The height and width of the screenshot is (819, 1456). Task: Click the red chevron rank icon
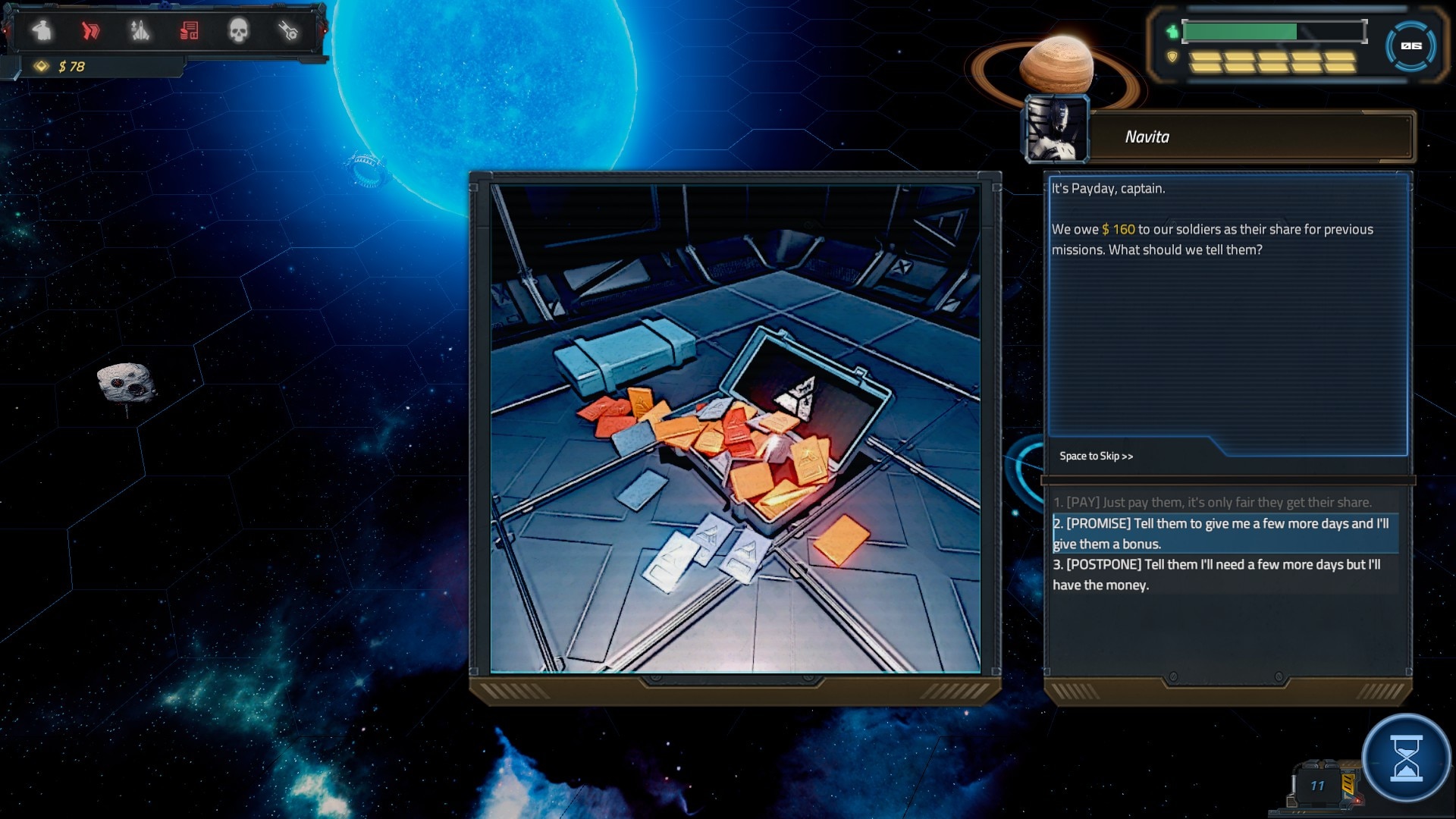tap(90, 30)
